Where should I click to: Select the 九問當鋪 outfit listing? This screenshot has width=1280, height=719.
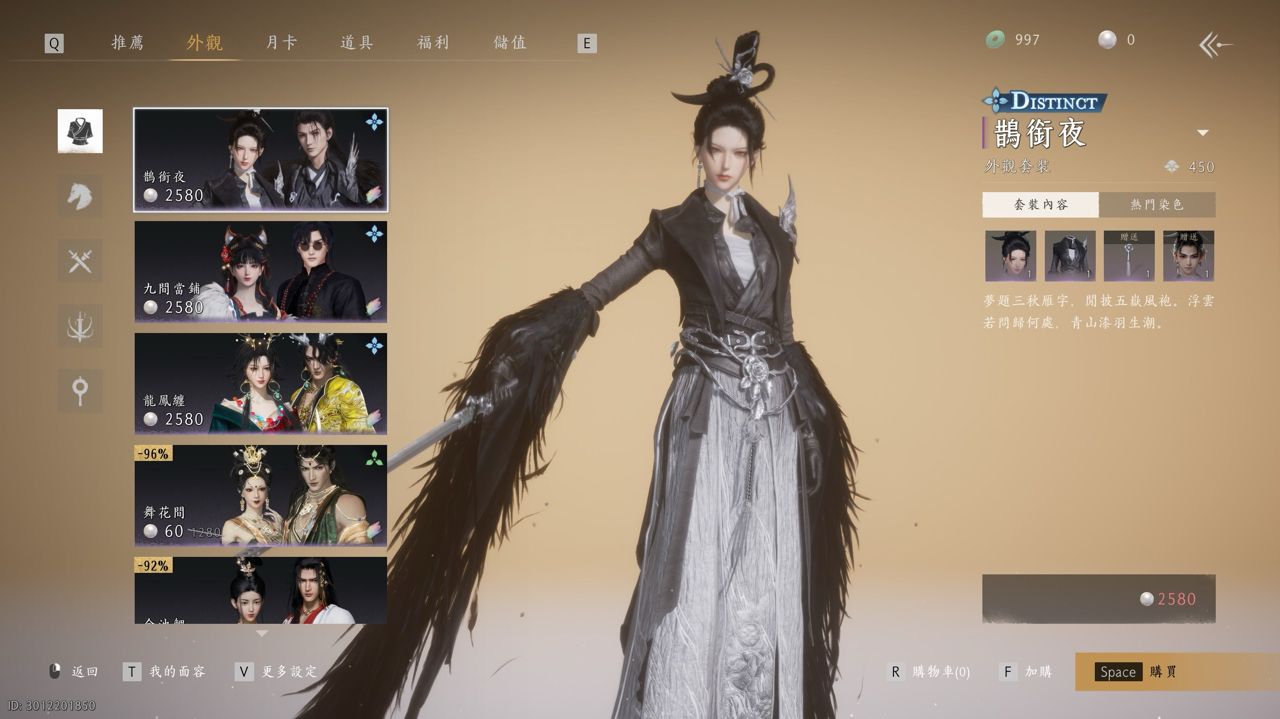pos(260,272)
